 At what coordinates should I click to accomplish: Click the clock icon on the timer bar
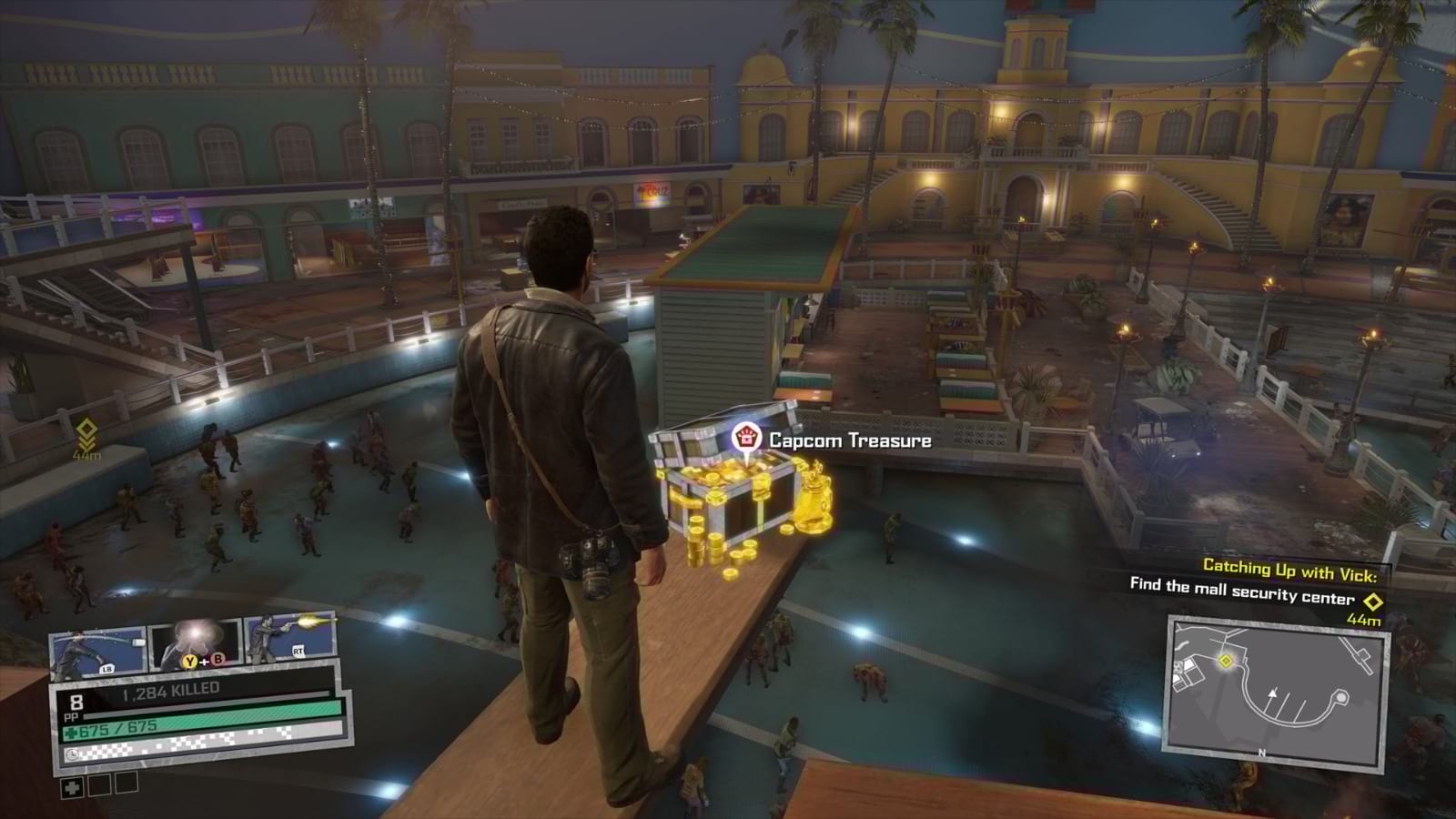(x=72, y=753)
